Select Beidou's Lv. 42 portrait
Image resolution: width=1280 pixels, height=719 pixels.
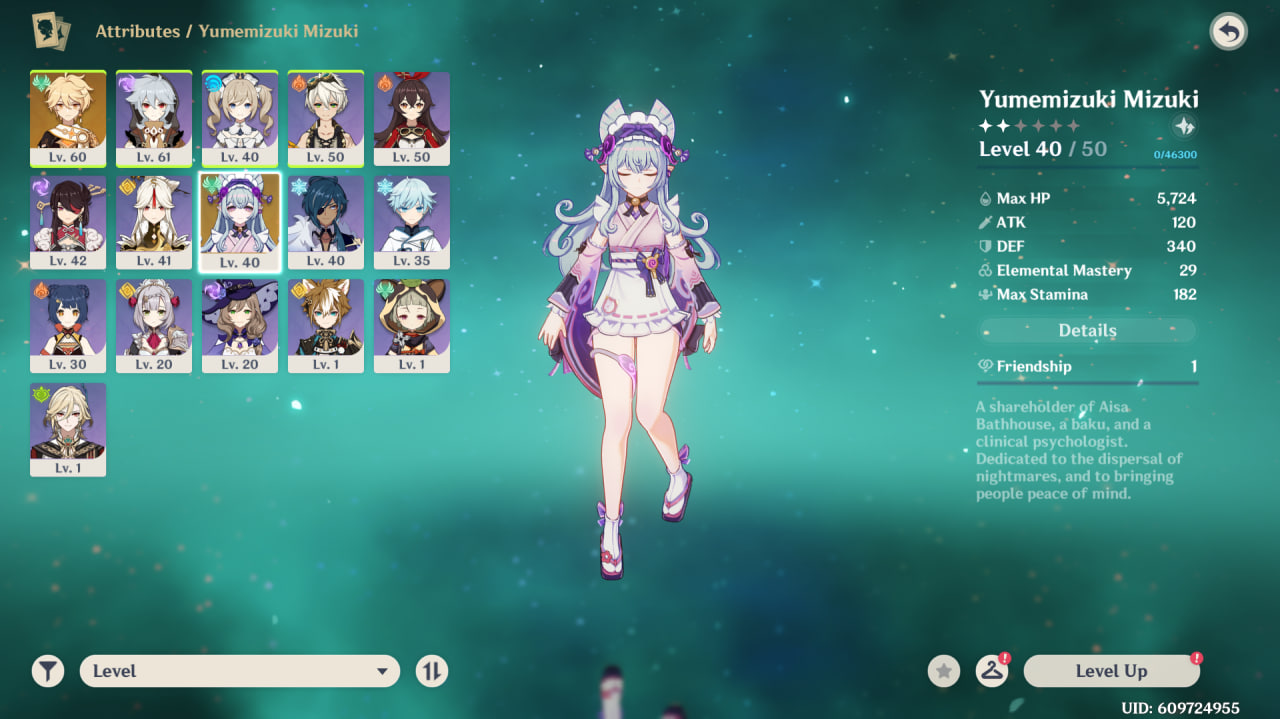point(68,222)
